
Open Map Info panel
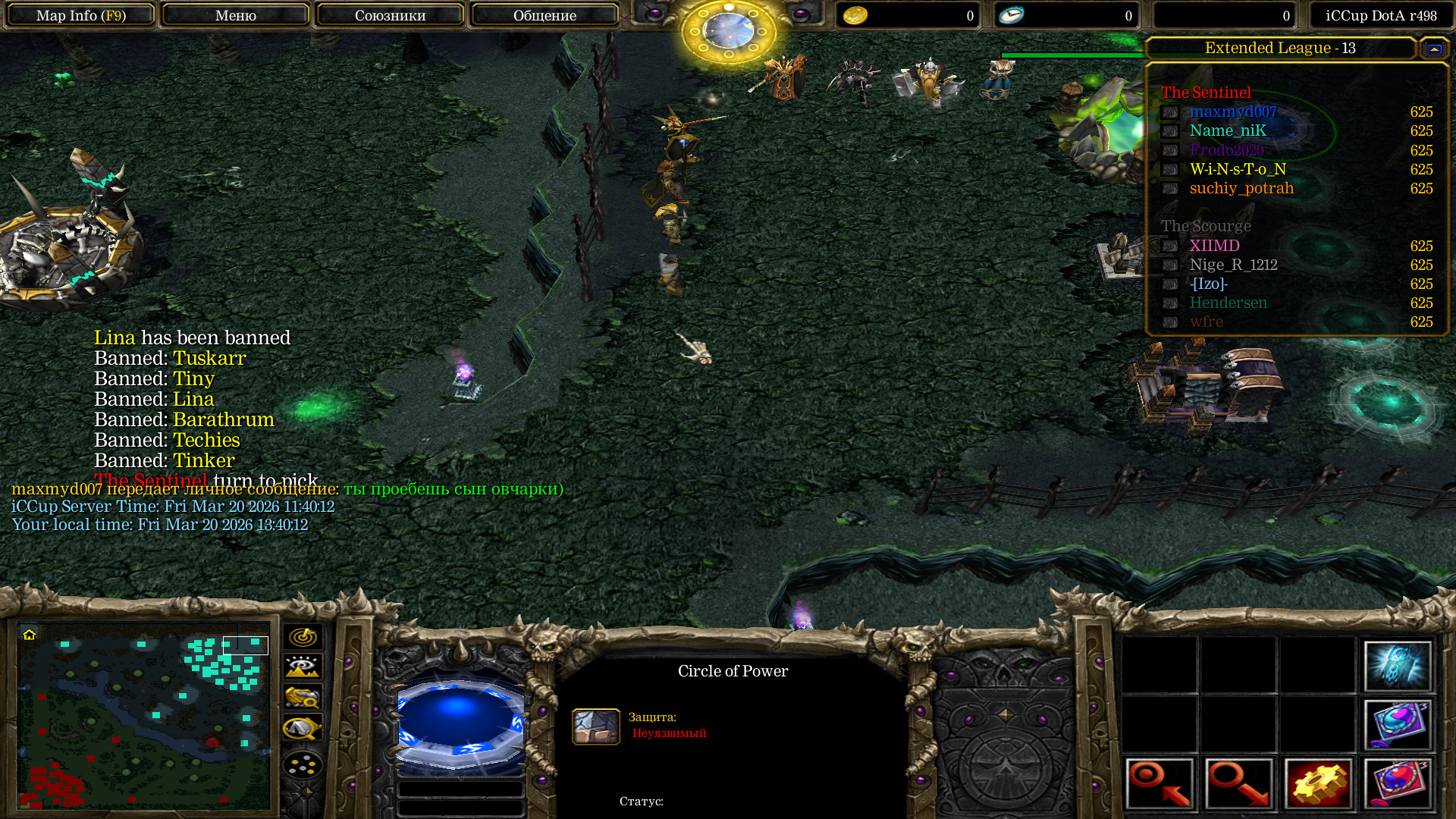click(x=81, y=15)
